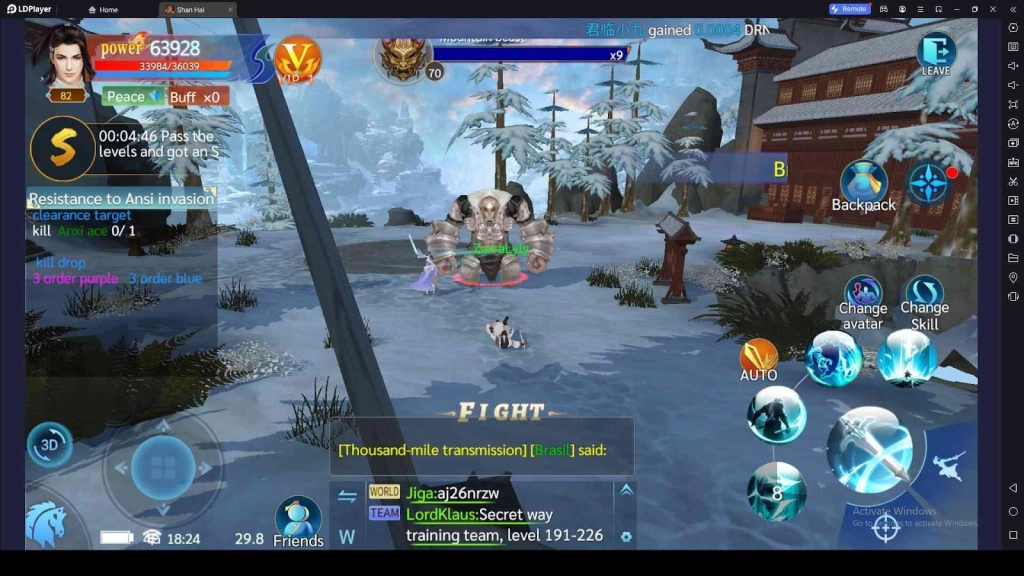Open chat settings gear icon
Viewport: 1024px width, 576px height.
[x=626, y=537]
